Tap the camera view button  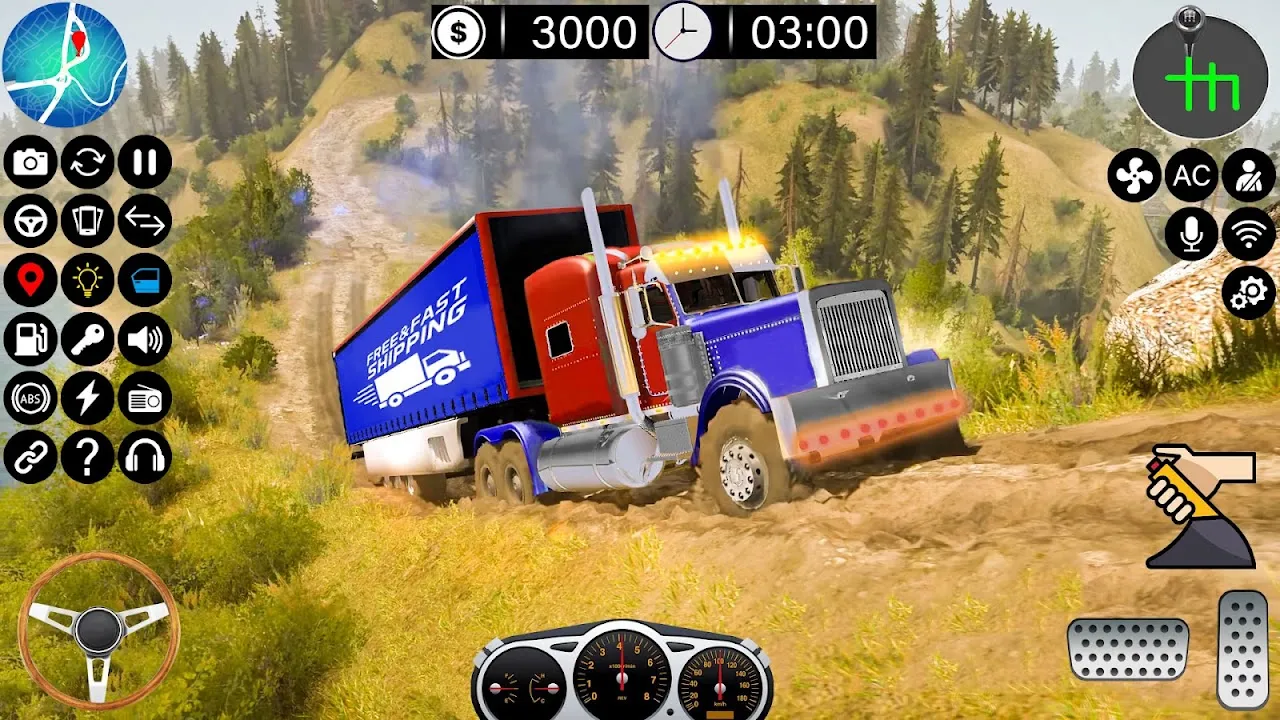pos(30,162)
